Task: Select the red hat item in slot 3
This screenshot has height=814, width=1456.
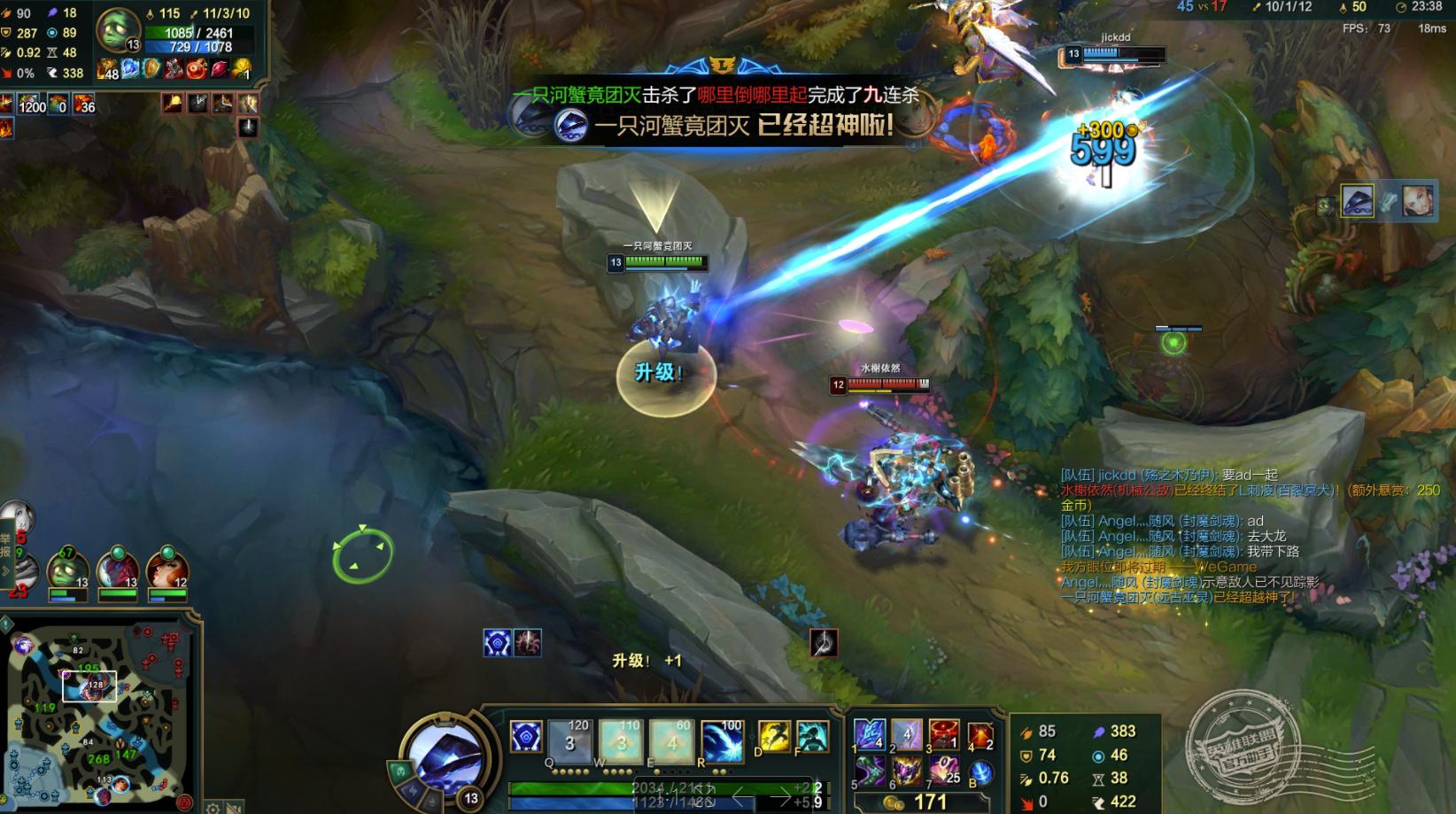Action: pos(943,735)
